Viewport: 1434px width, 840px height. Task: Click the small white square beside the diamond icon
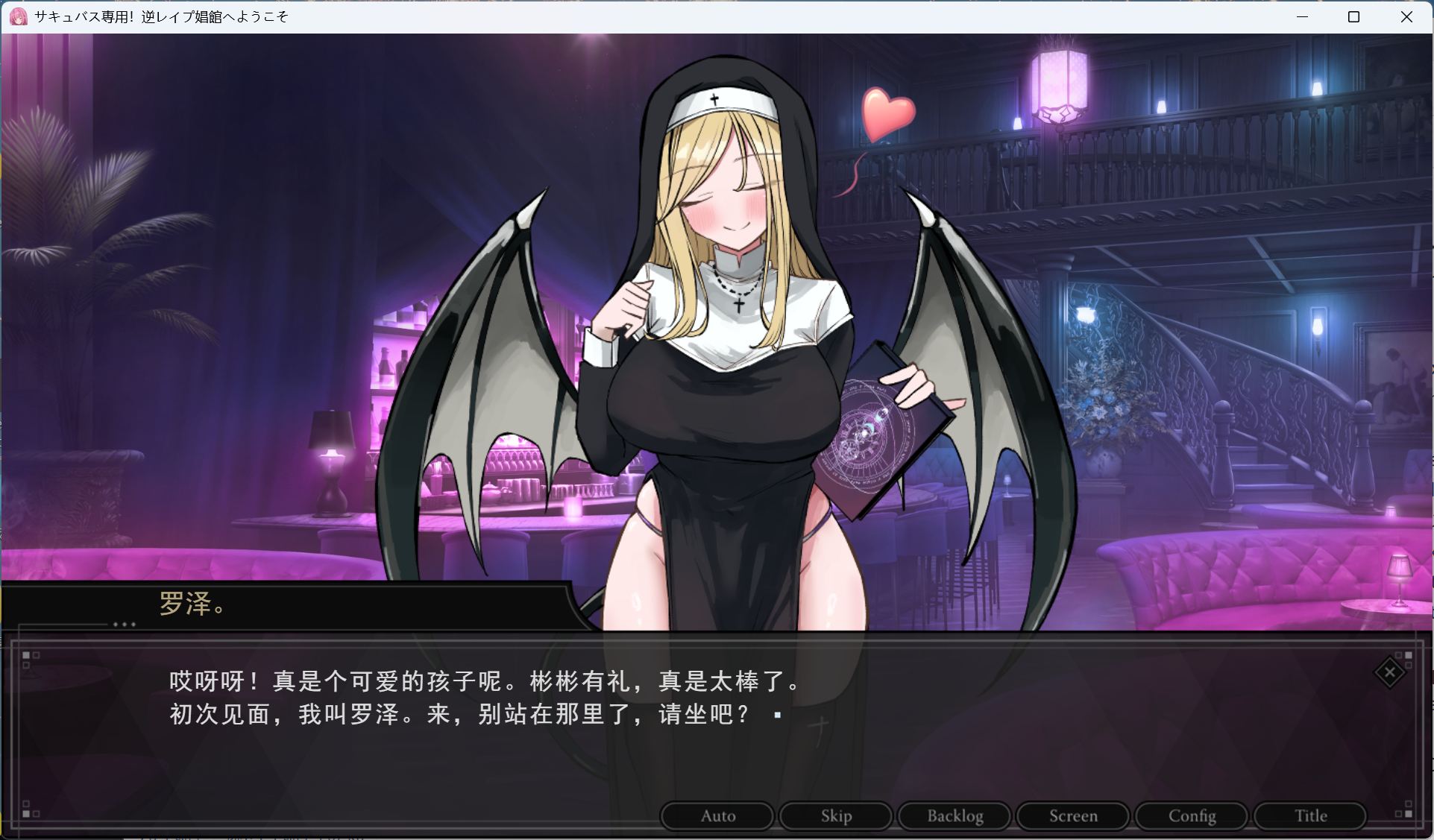click(1408, 656)
